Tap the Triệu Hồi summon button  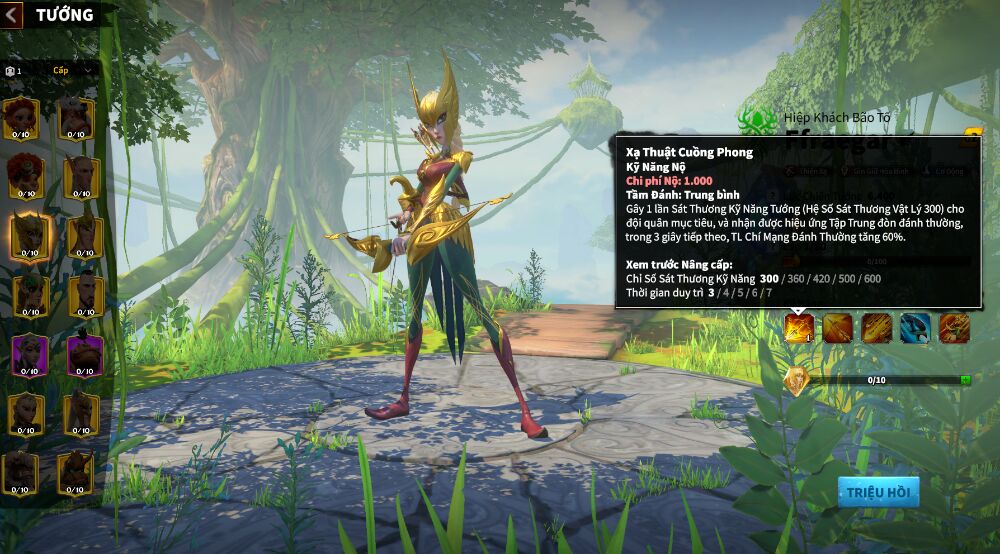coord(878,492)
